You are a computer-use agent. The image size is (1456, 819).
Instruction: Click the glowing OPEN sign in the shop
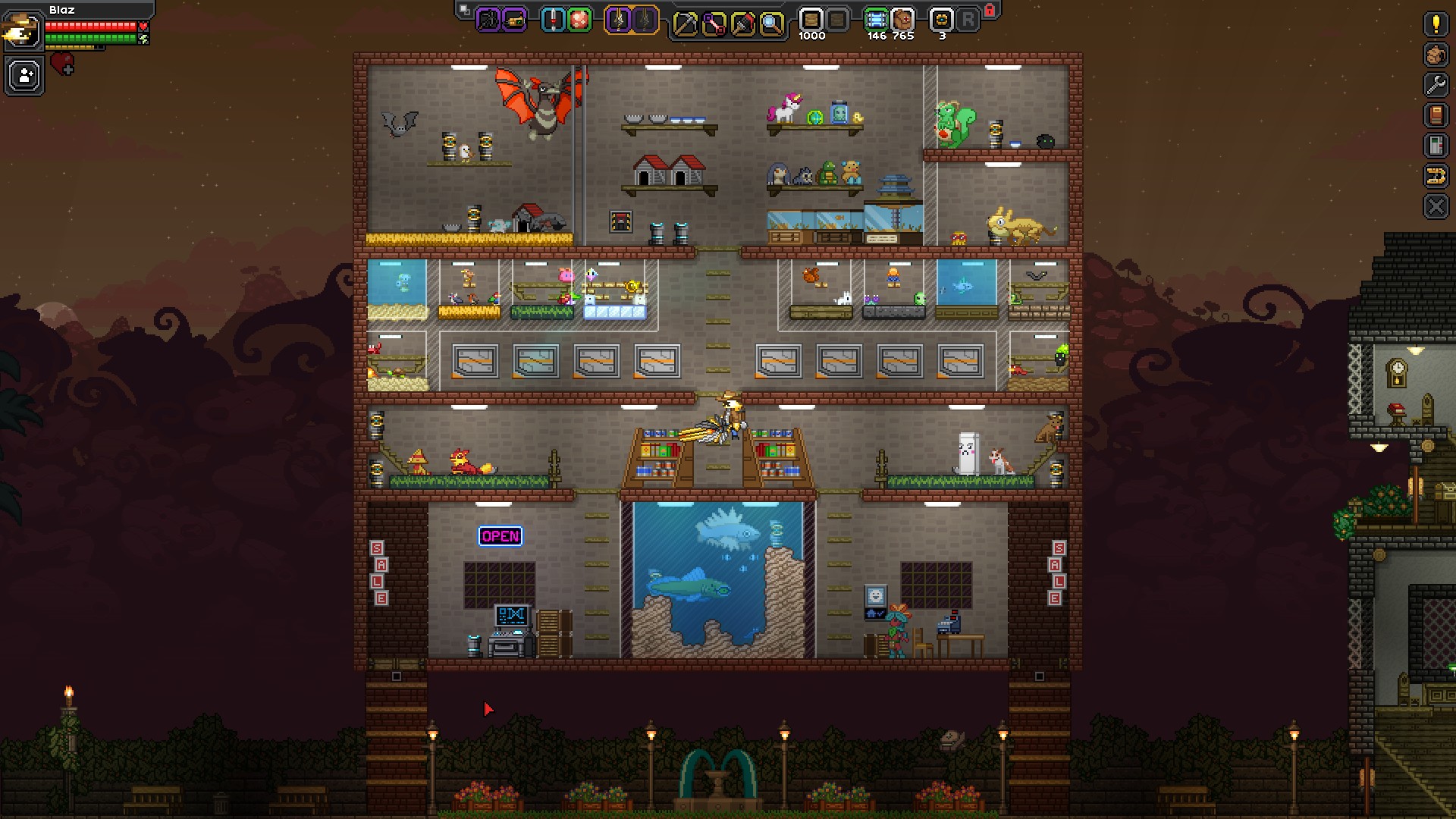500,536
